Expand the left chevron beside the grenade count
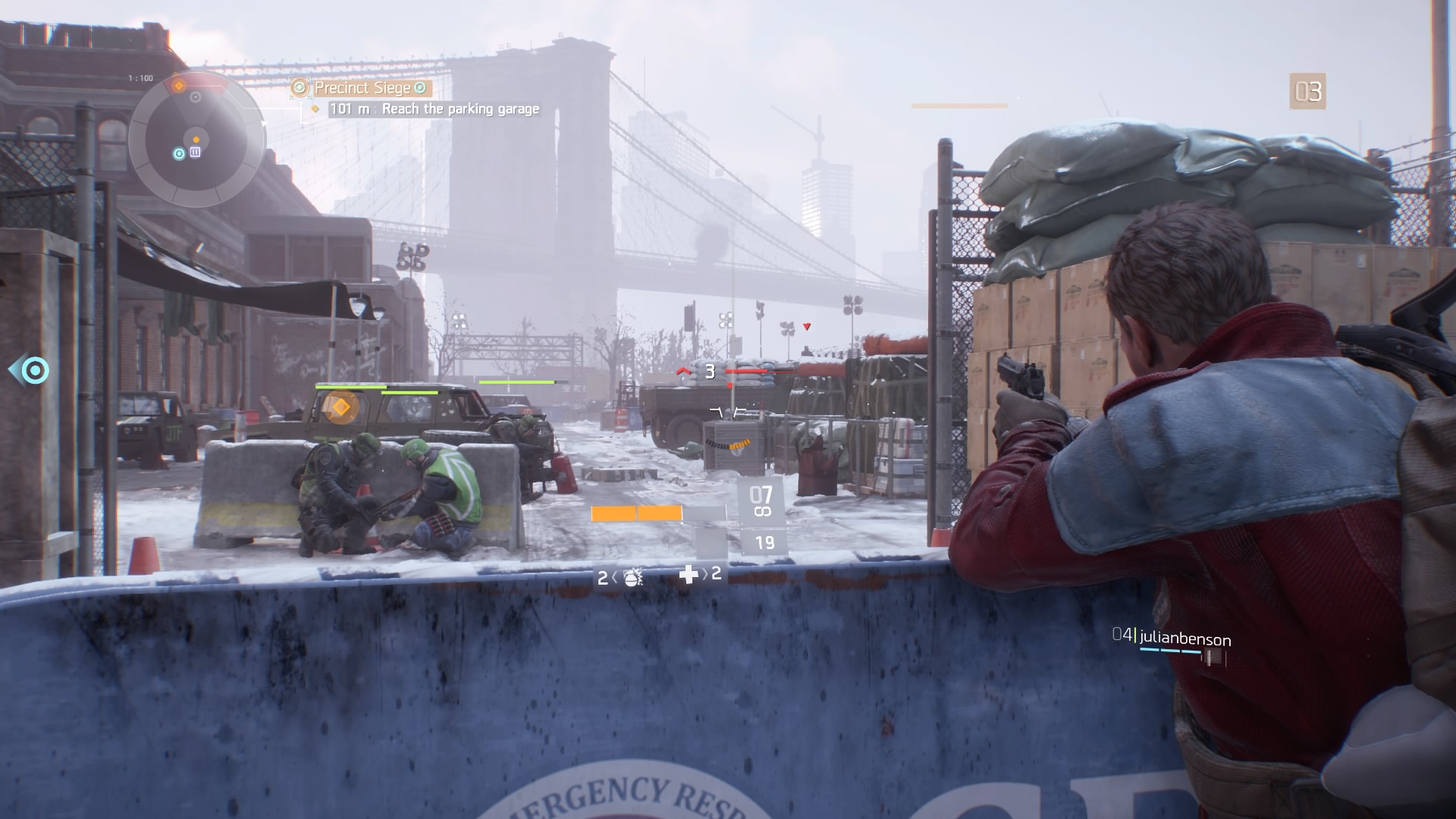Viewport: 1456px width, 819px height. (614, 576)
